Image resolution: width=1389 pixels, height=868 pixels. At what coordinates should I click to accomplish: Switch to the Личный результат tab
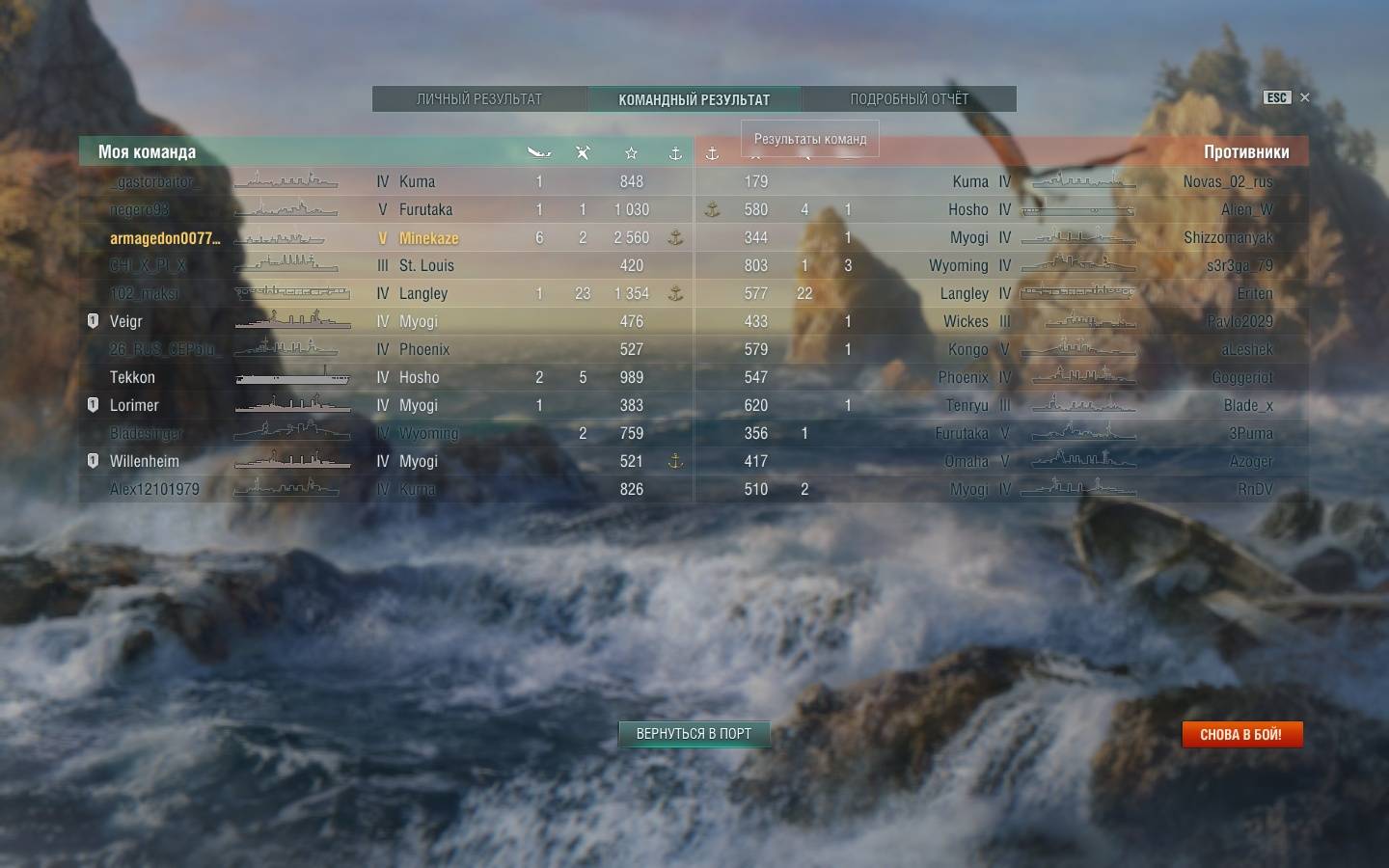479,99
